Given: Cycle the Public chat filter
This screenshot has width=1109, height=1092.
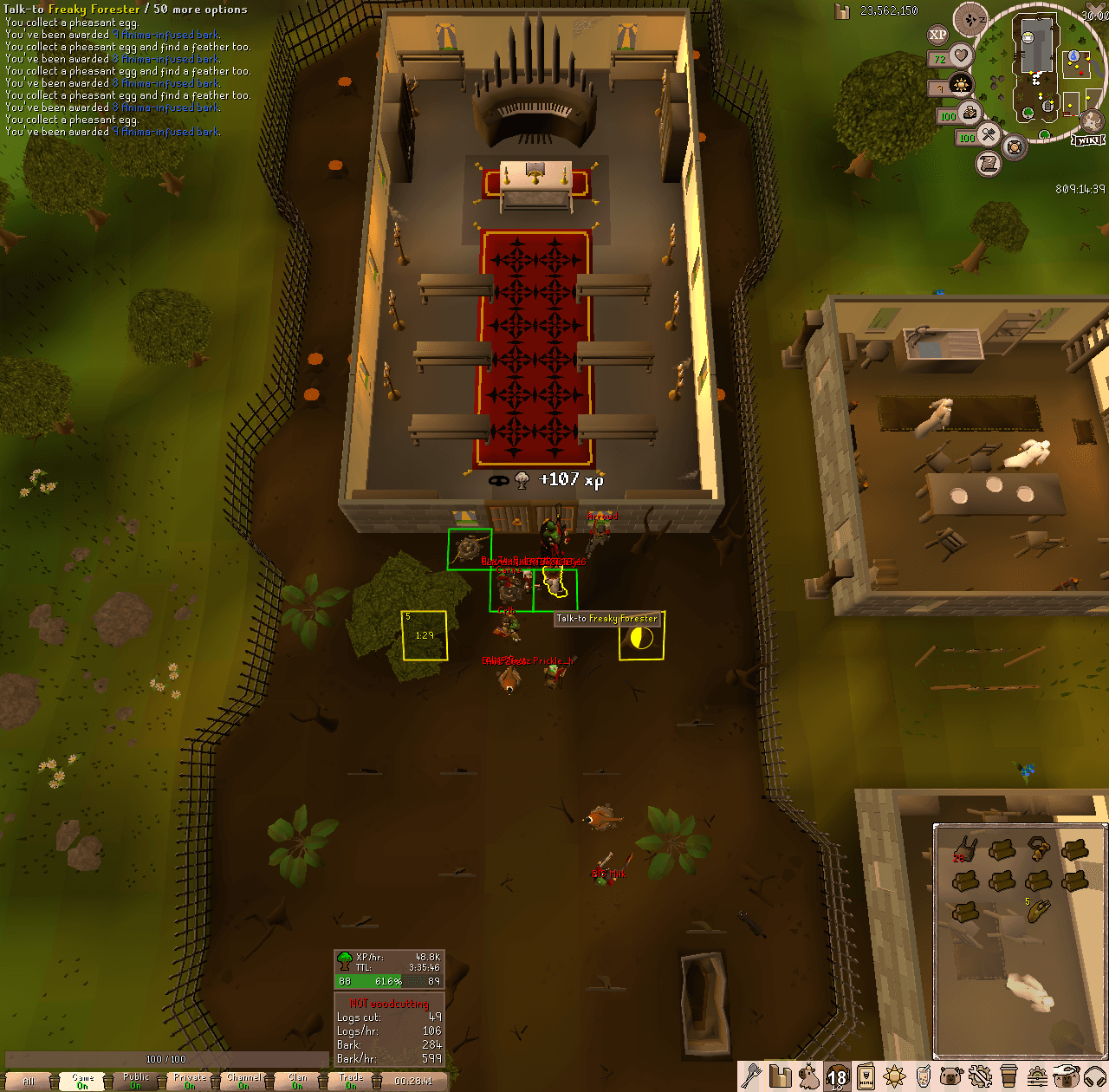Looking at the screenshot, I should (x=137, y=1080).
